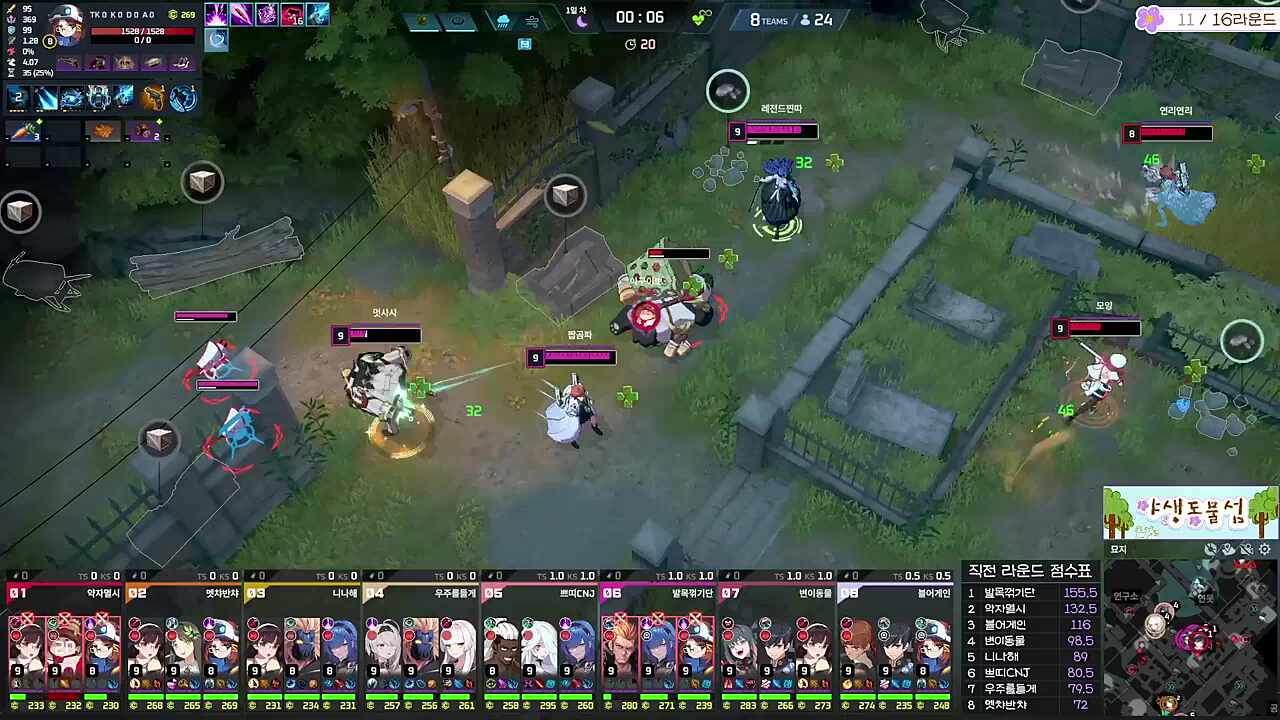Click the wind weather forecast icon
Viewport: 1280px width, 720px height.
[533, 21]
